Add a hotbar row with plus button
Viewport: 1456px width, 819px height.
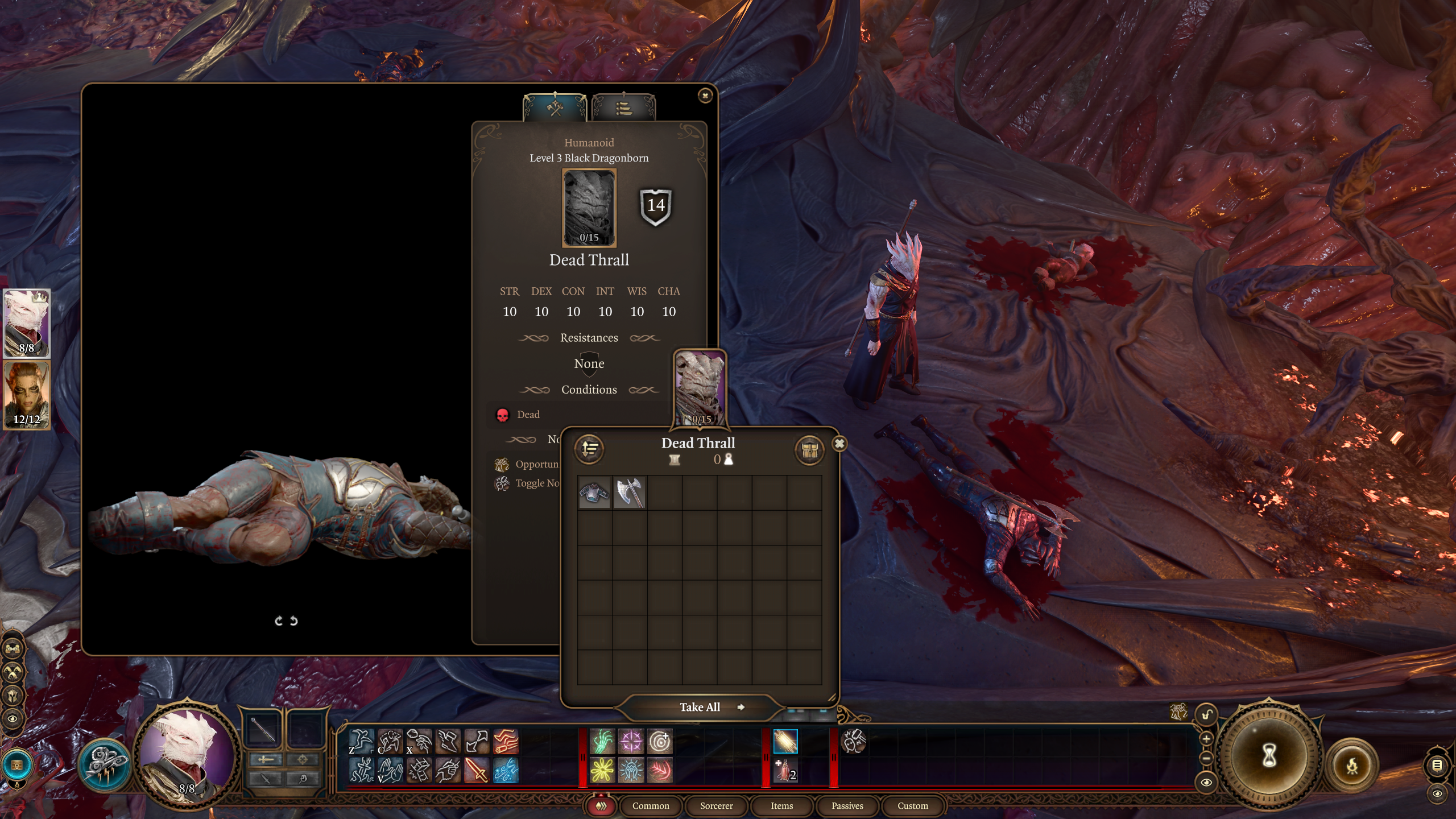1206,739
